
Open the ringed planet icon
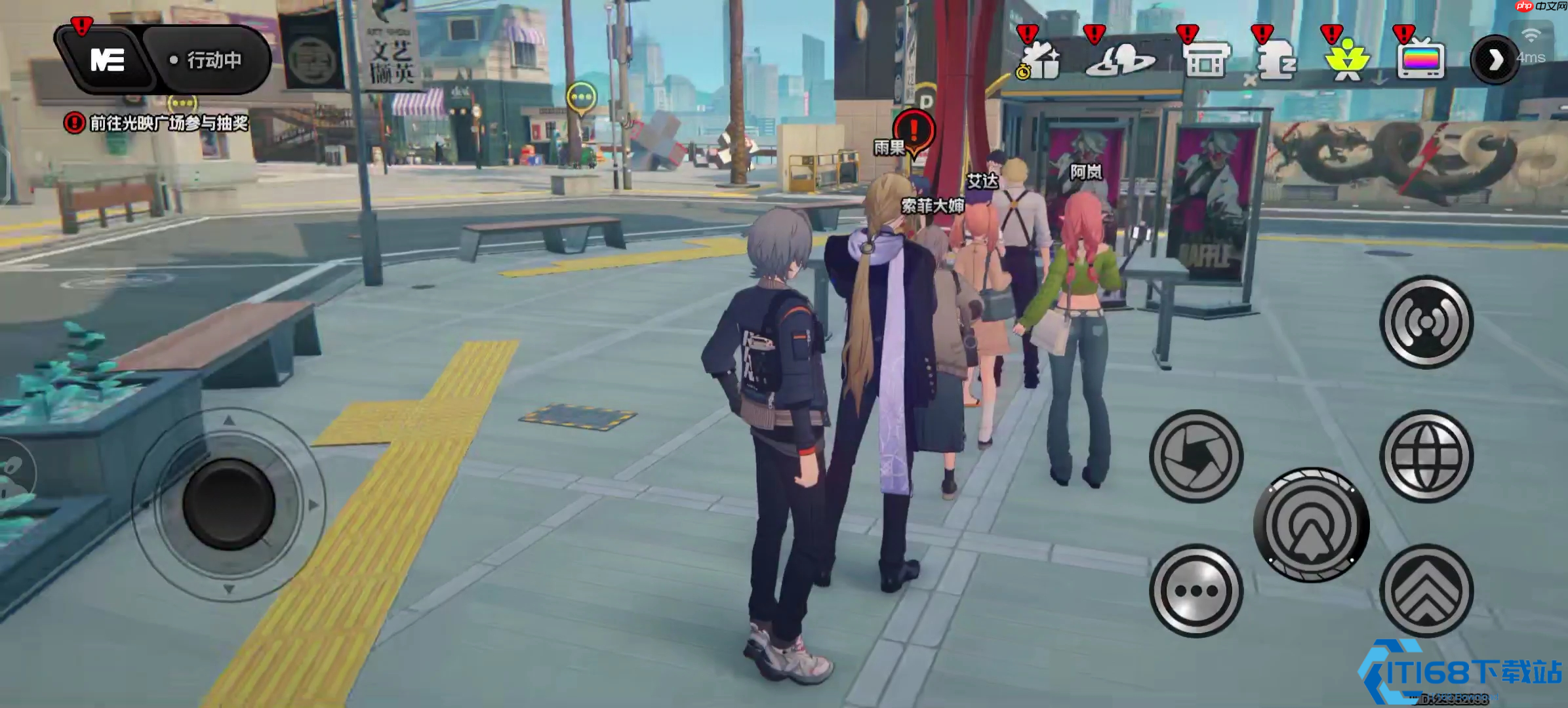(x=1119, y=60)
